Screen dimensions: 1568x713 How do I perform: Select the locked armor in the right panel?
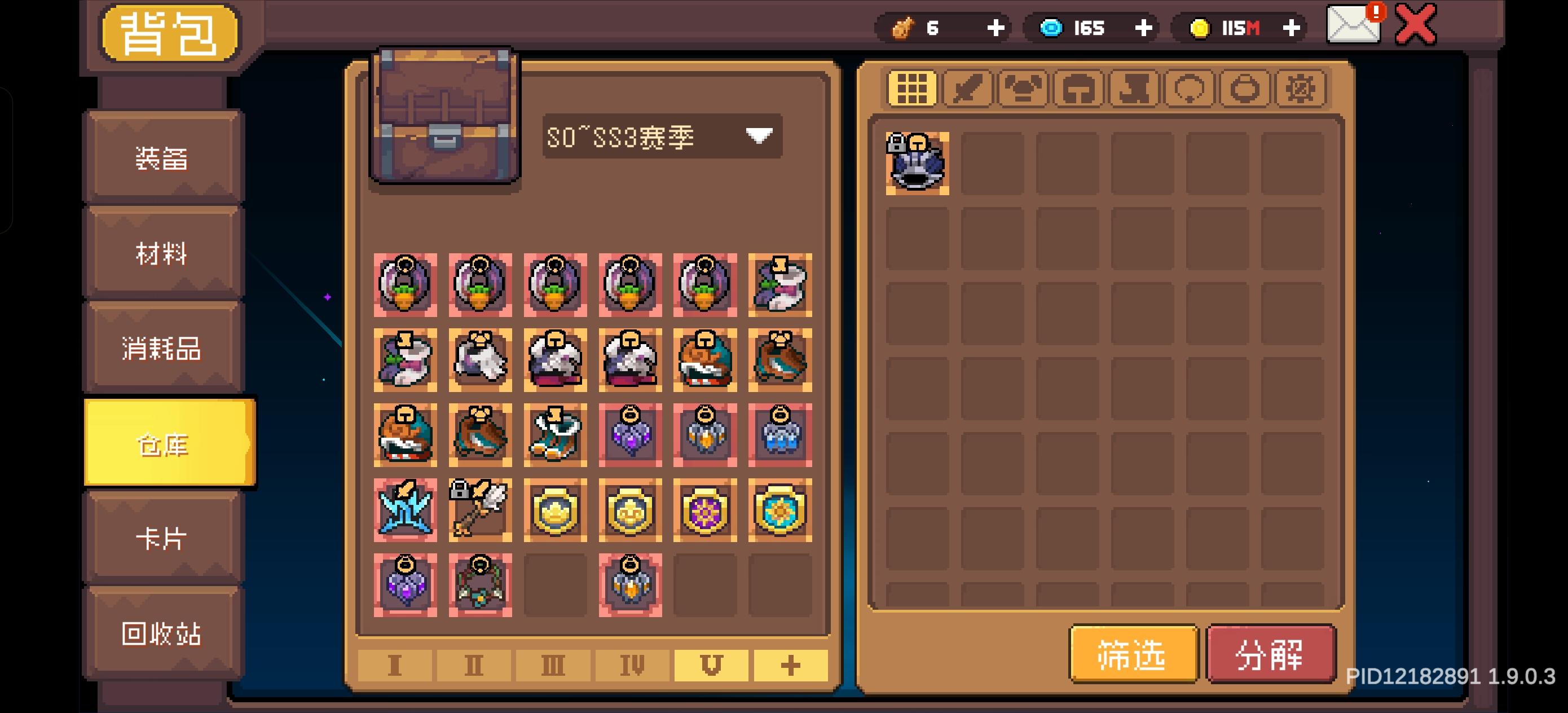tap(916, 163)
